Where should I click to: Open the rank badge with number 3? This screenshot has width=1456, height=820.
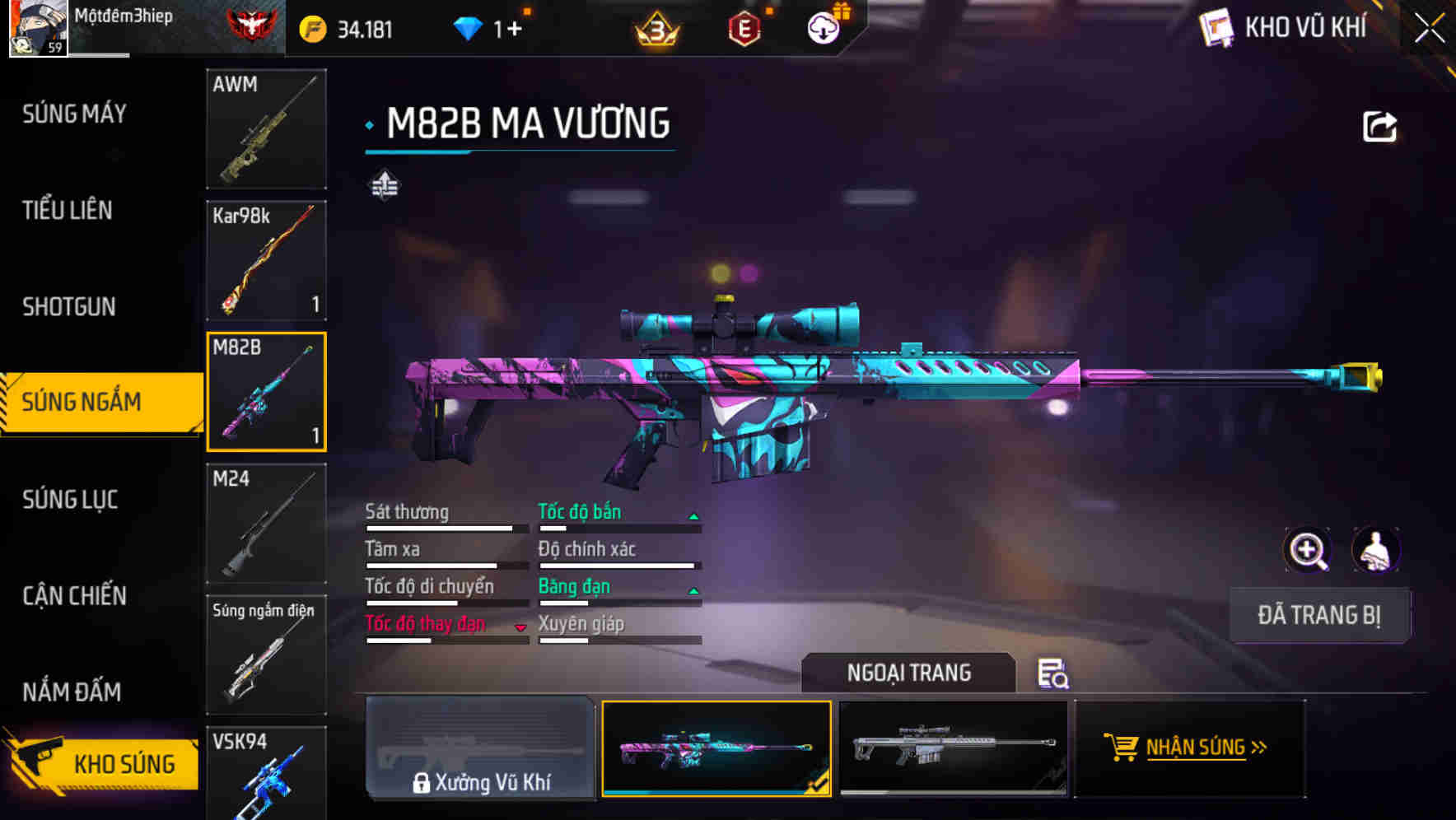tap(655, 26)
